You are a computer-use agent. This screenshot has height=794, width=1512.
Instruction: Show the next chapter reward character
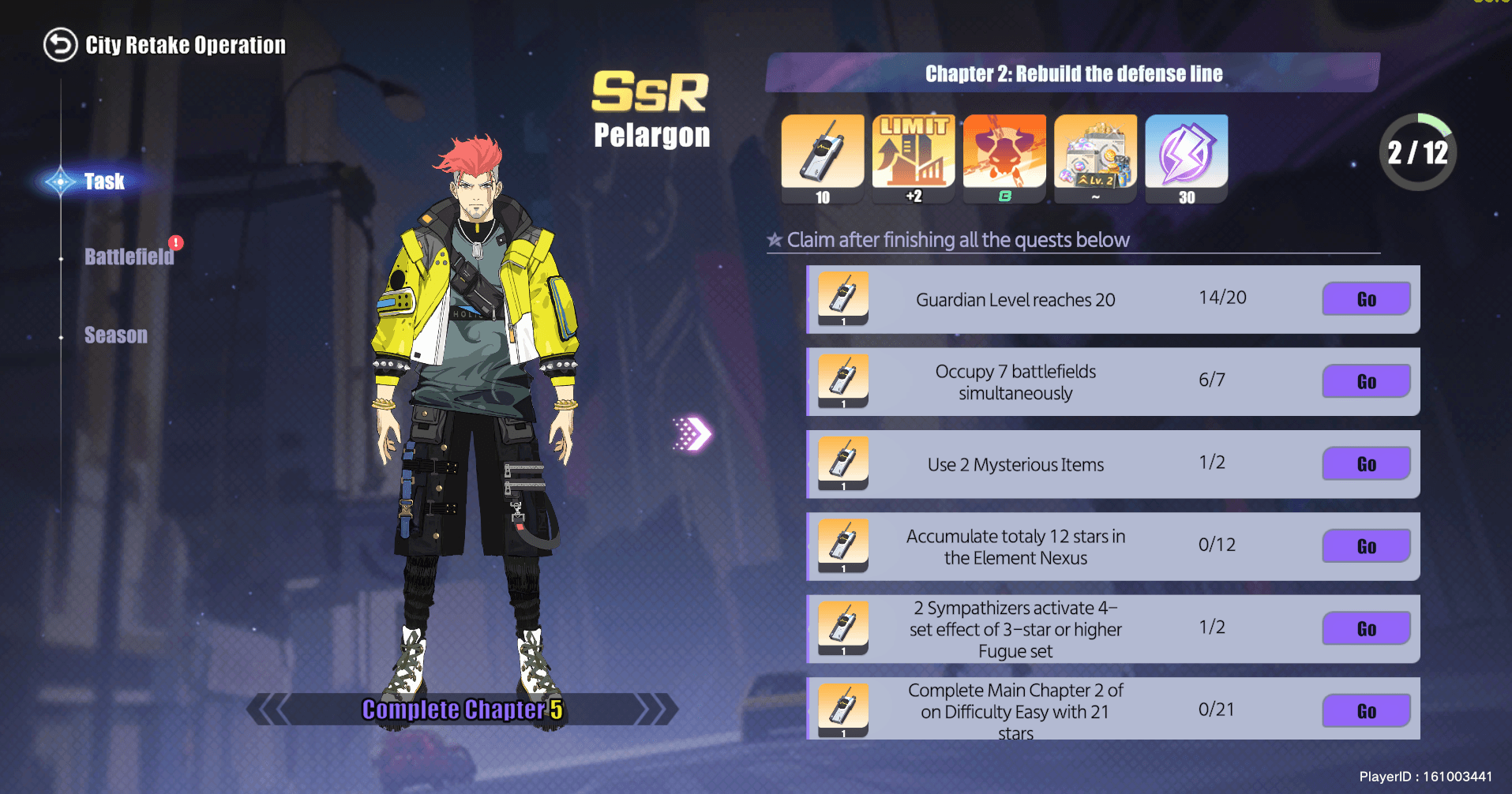tap(657, 709)
